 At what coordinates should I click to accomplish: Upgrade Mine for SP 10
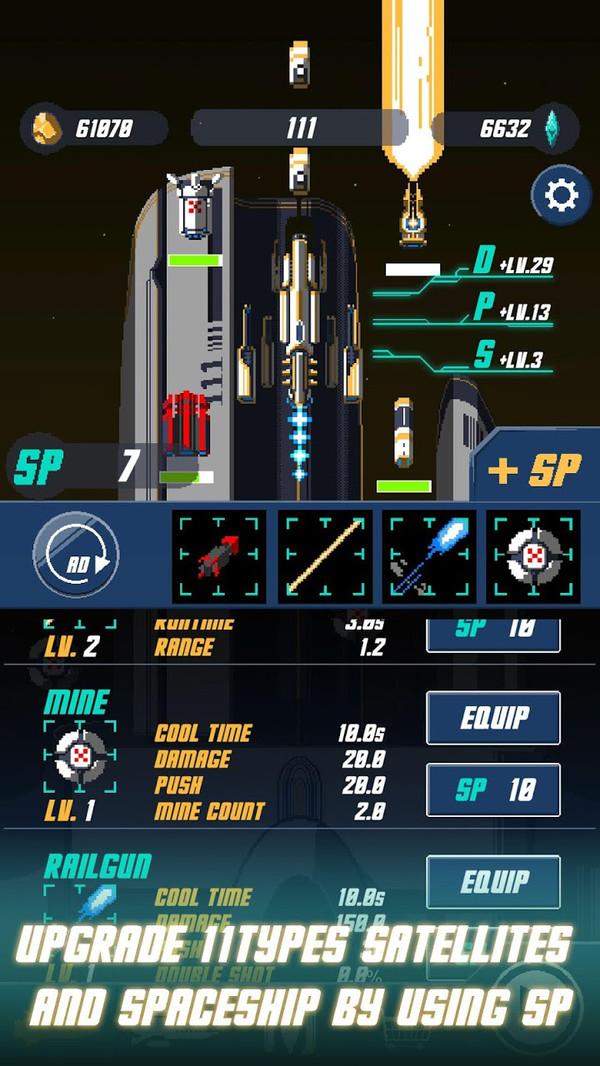(x=493, y=790)
